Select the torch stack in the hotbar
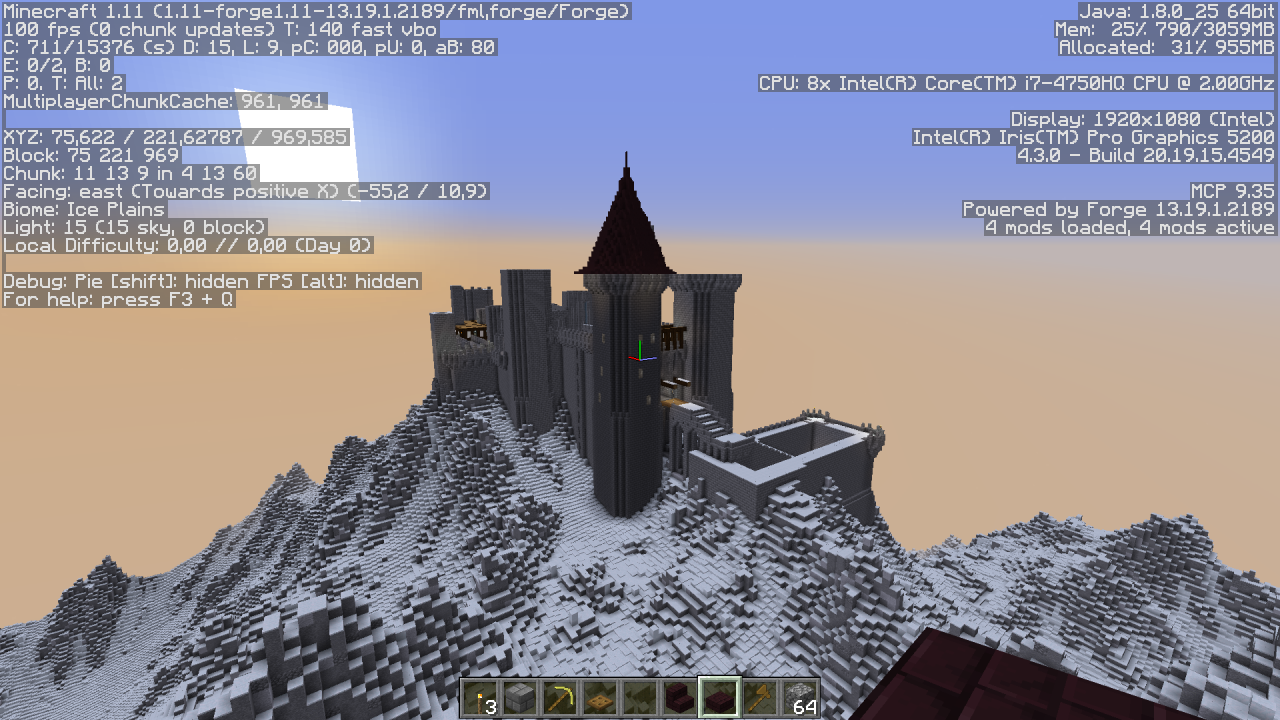The width and height of the screenshot is (1280, 720). [480, 698]
